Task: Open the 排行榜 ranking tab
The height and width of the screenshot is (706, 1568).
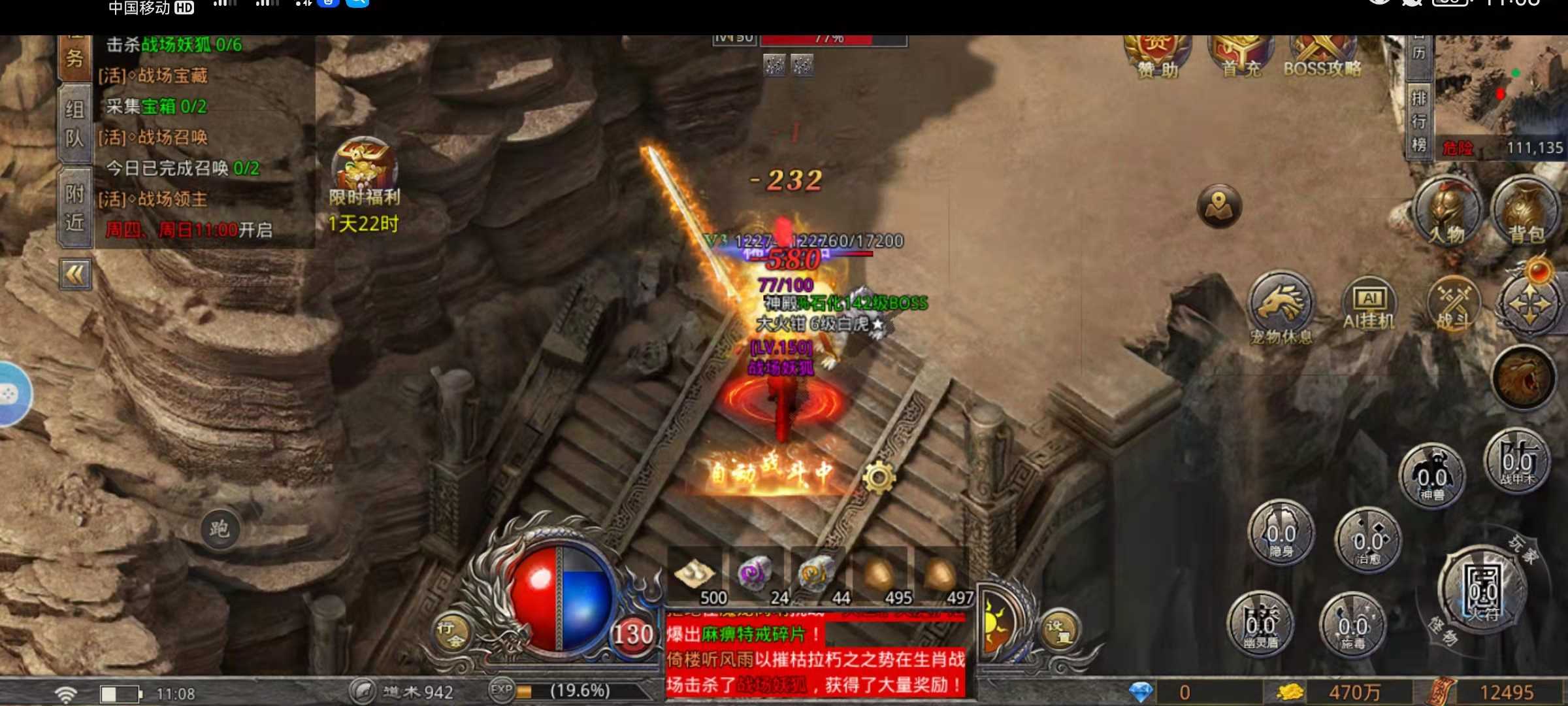Action: tap(1418, 121)
